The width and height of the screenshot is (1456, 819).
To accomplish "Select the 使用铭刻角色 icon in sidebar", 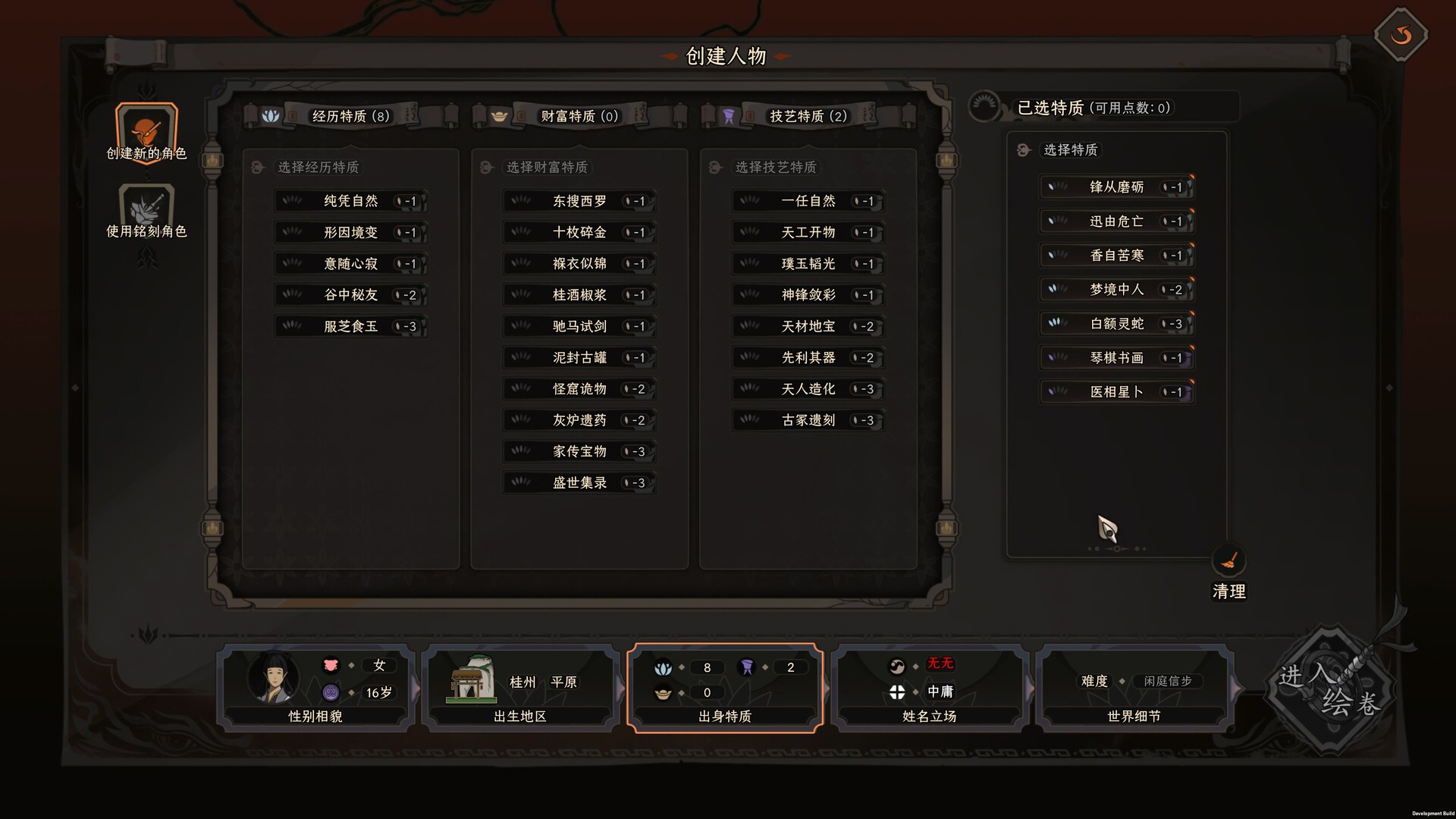I will (146, 206).
